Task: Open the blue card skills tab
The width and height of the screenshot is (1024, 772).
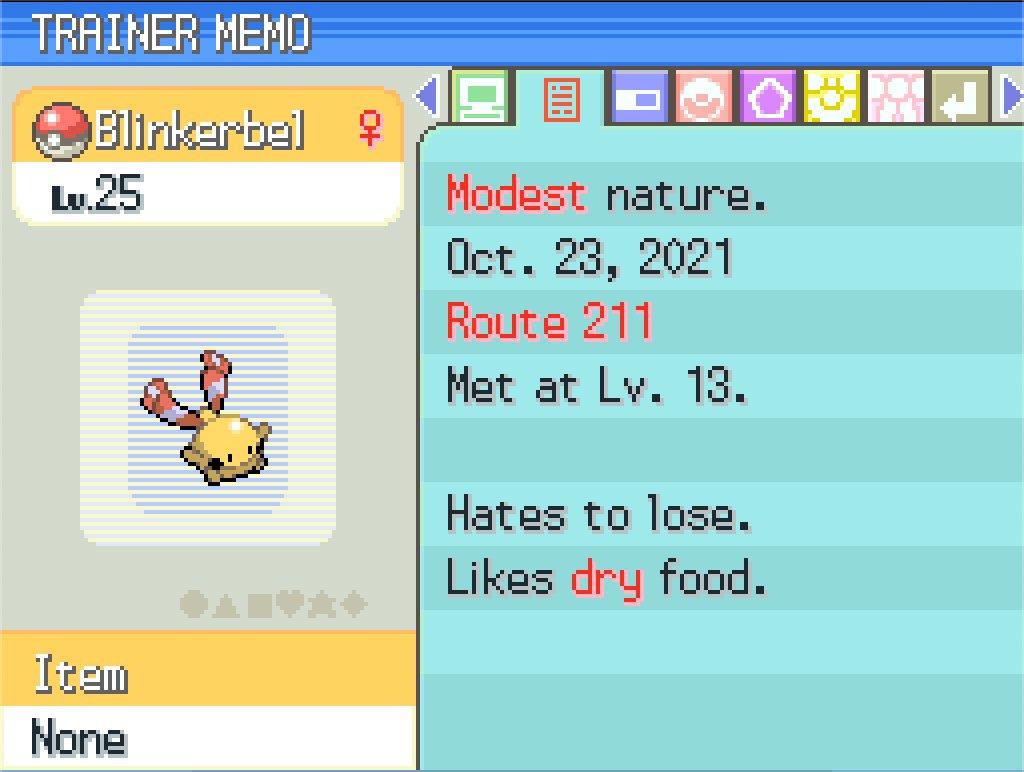Action: click(x=640, y=99)
